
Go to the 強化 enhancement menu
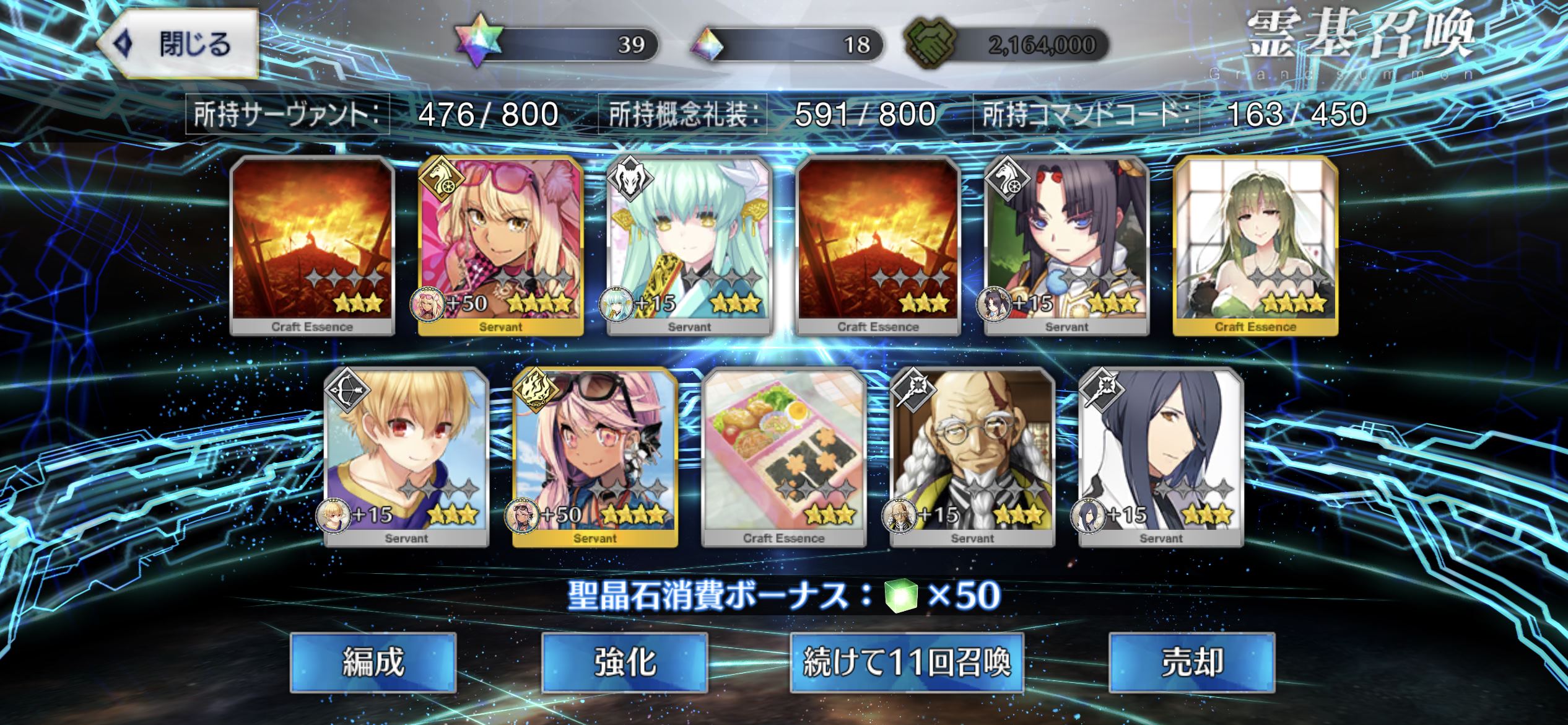click(624, 662)
